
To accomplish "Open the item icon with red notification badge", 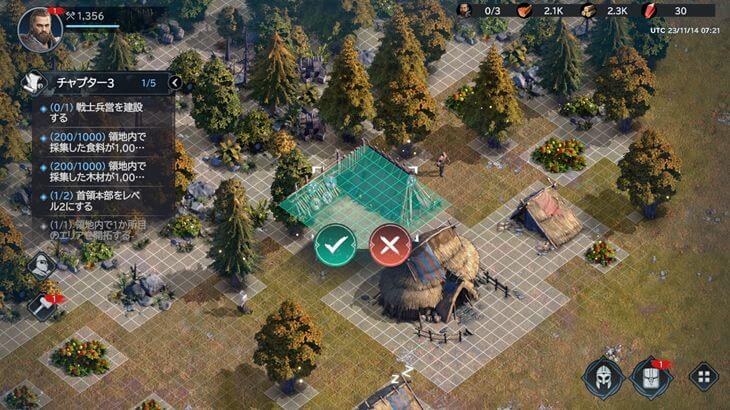I will (651, 378).
